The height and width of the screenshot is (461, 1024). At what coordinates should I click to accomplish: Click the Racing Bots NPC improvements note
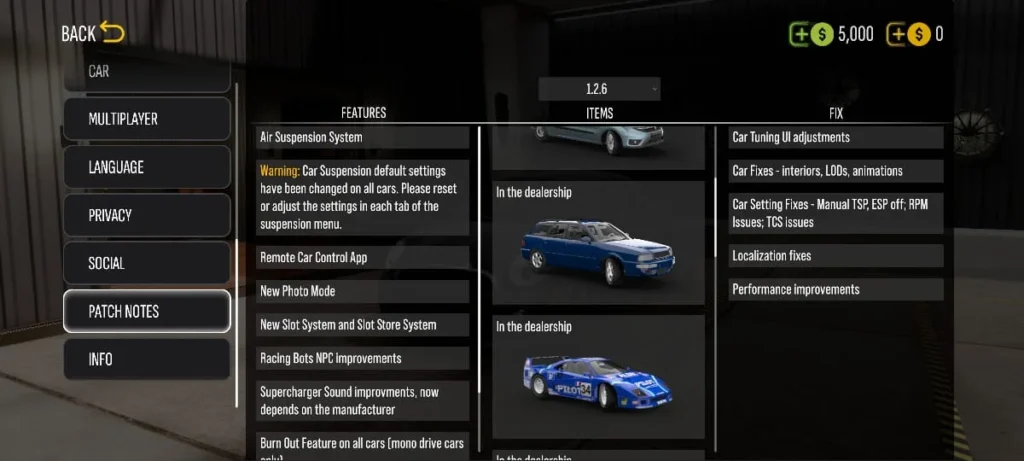click(x=363, y=358)
